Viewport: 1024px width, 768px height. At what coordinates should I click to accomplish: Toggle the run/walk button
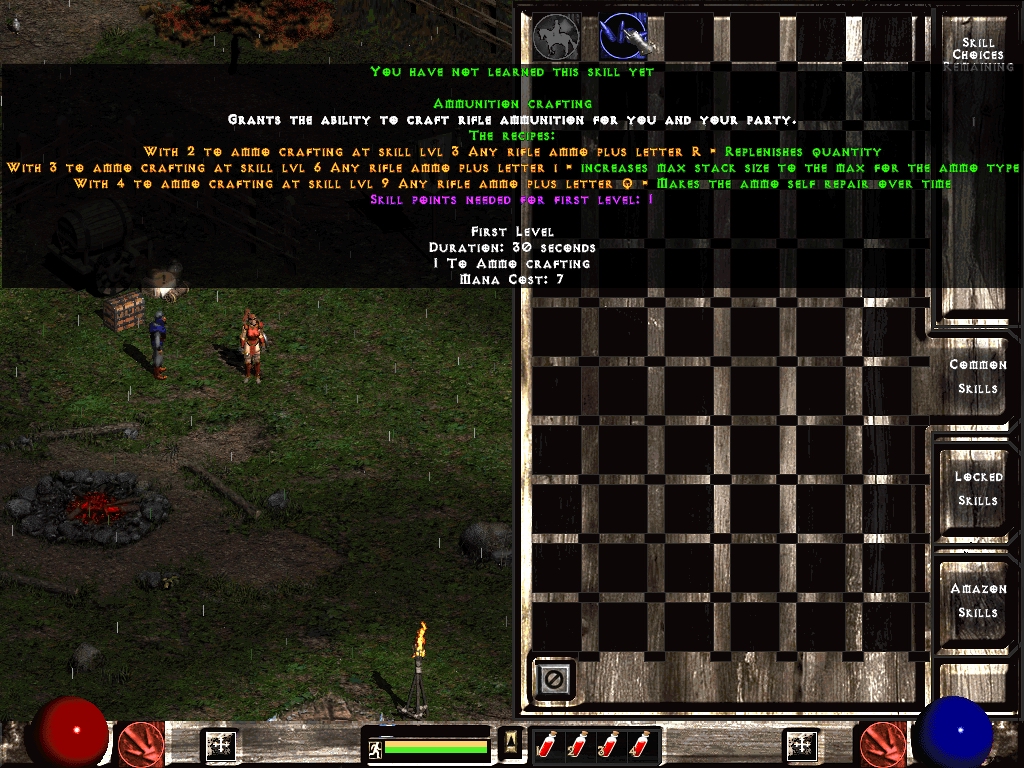point(375,747)
